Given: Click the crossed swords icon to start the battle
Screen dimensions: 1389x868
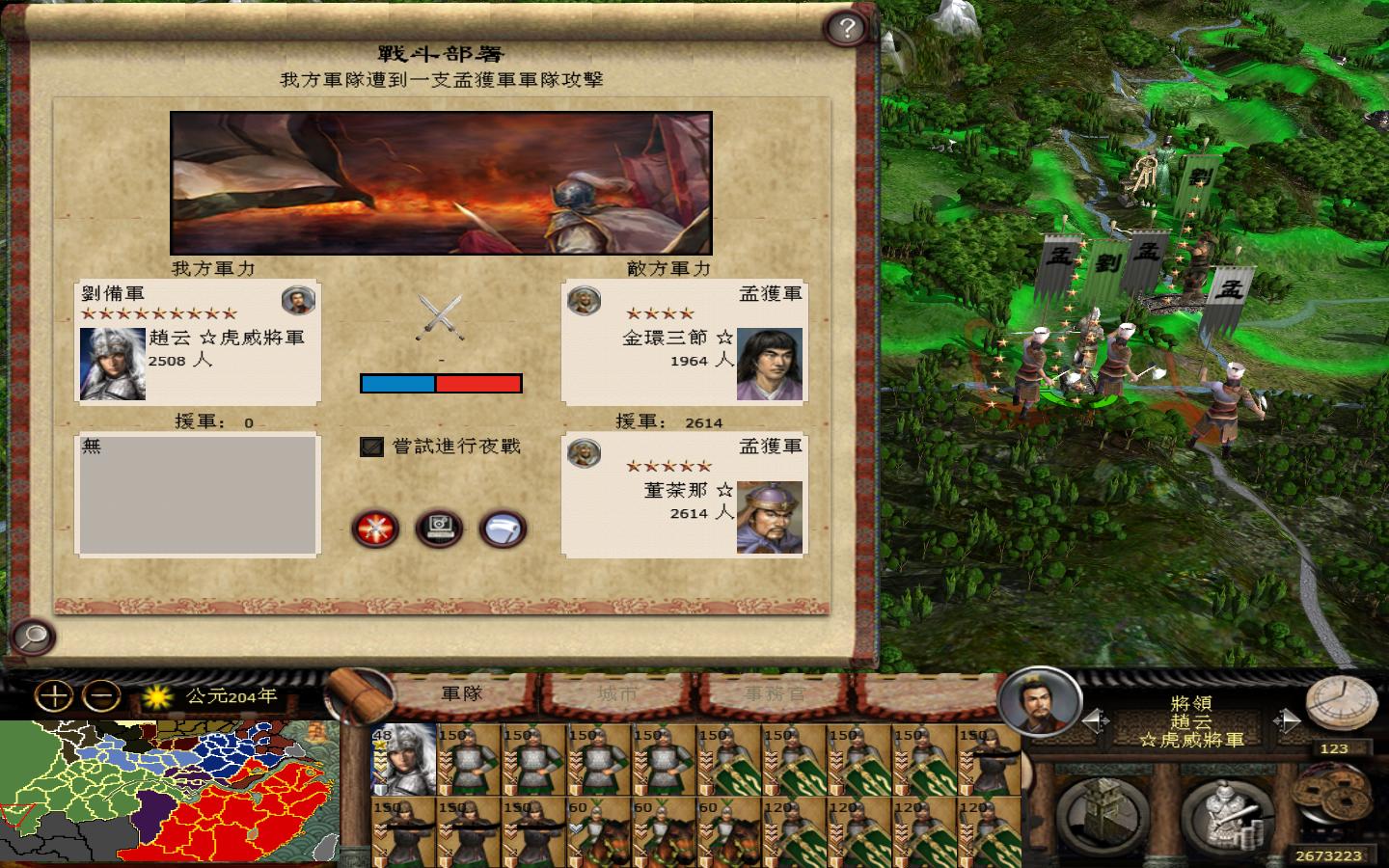Looking at the screenshot, I should (375, 528).
